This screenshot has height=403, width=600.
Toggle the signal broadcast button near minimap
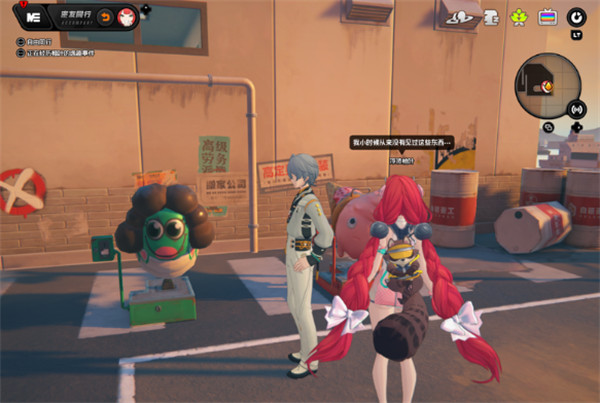coord(576,108)
